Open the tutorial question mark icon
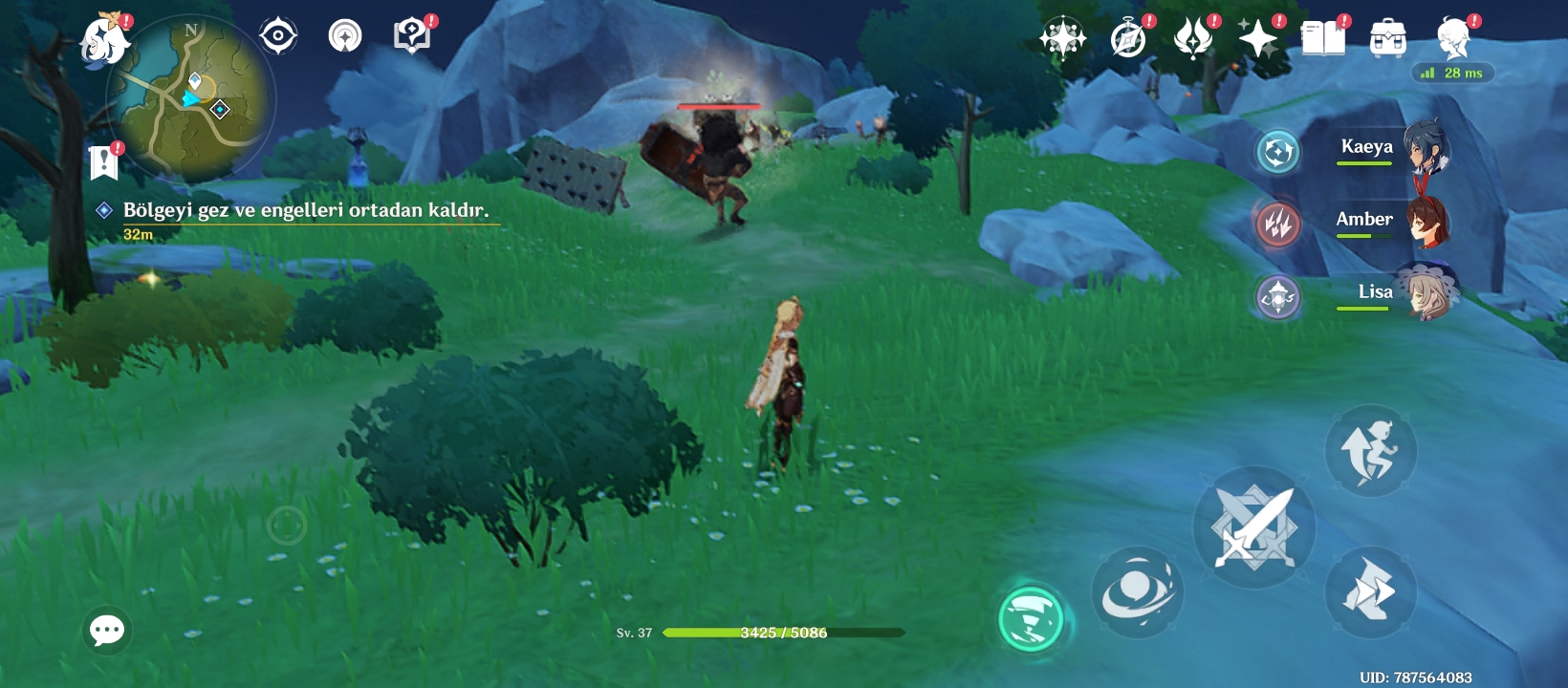1568x688 pixels. tap(411, 36)
